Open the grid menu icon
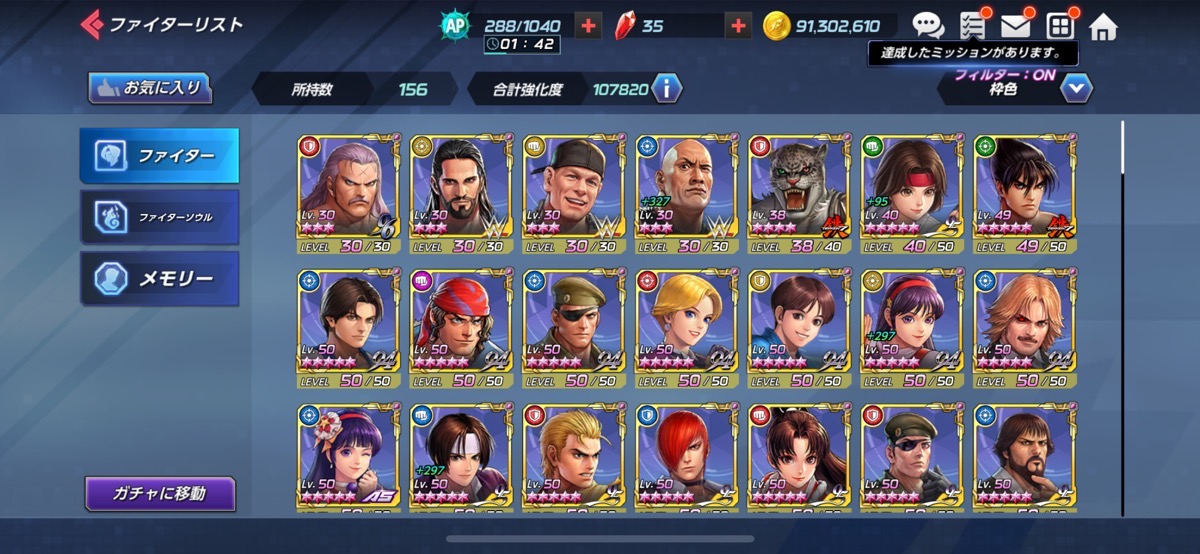This screenshot has width=1200, height=554. (x=1059, y=26)
